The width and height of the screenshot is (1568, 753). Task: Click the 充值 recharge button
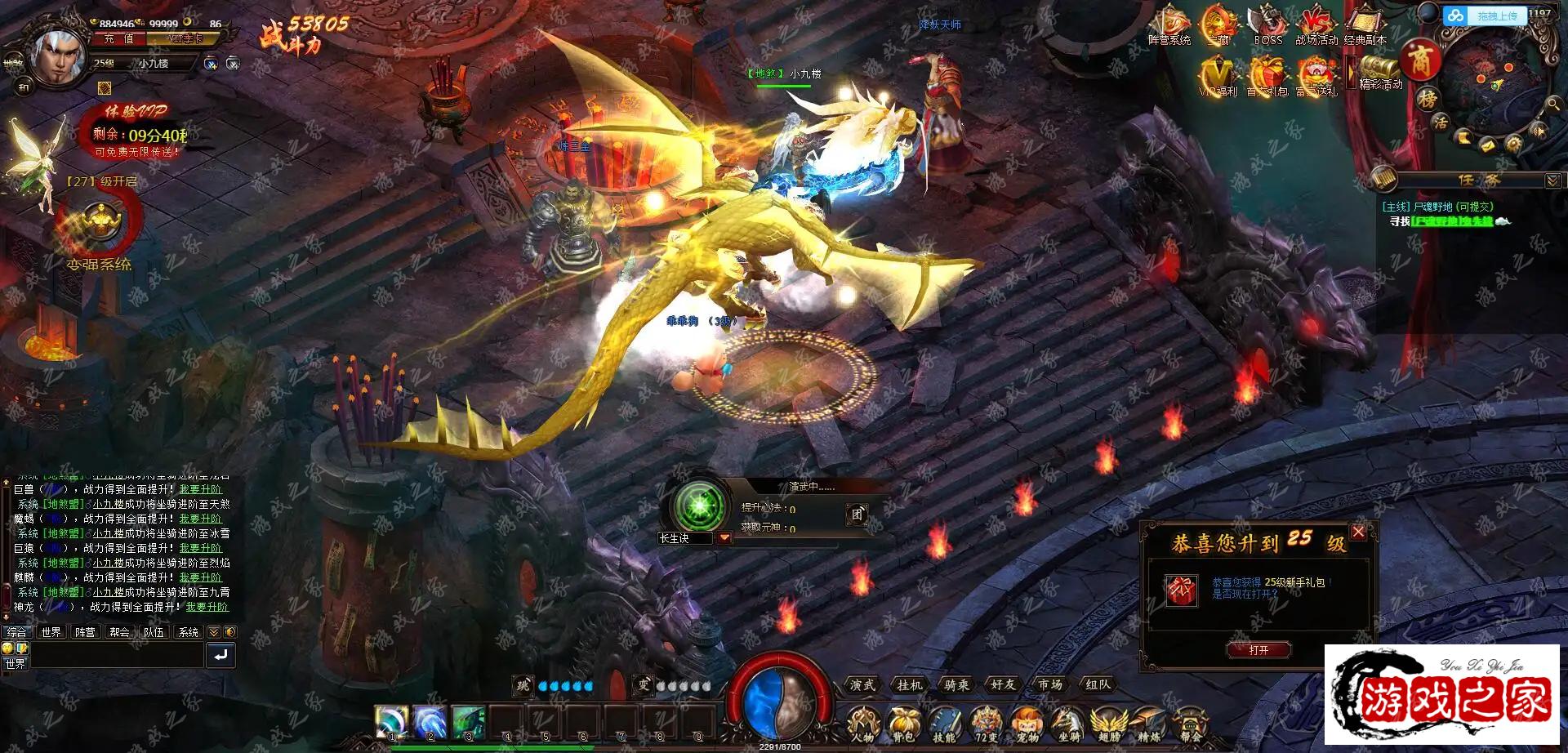click(x=119, y=38)
